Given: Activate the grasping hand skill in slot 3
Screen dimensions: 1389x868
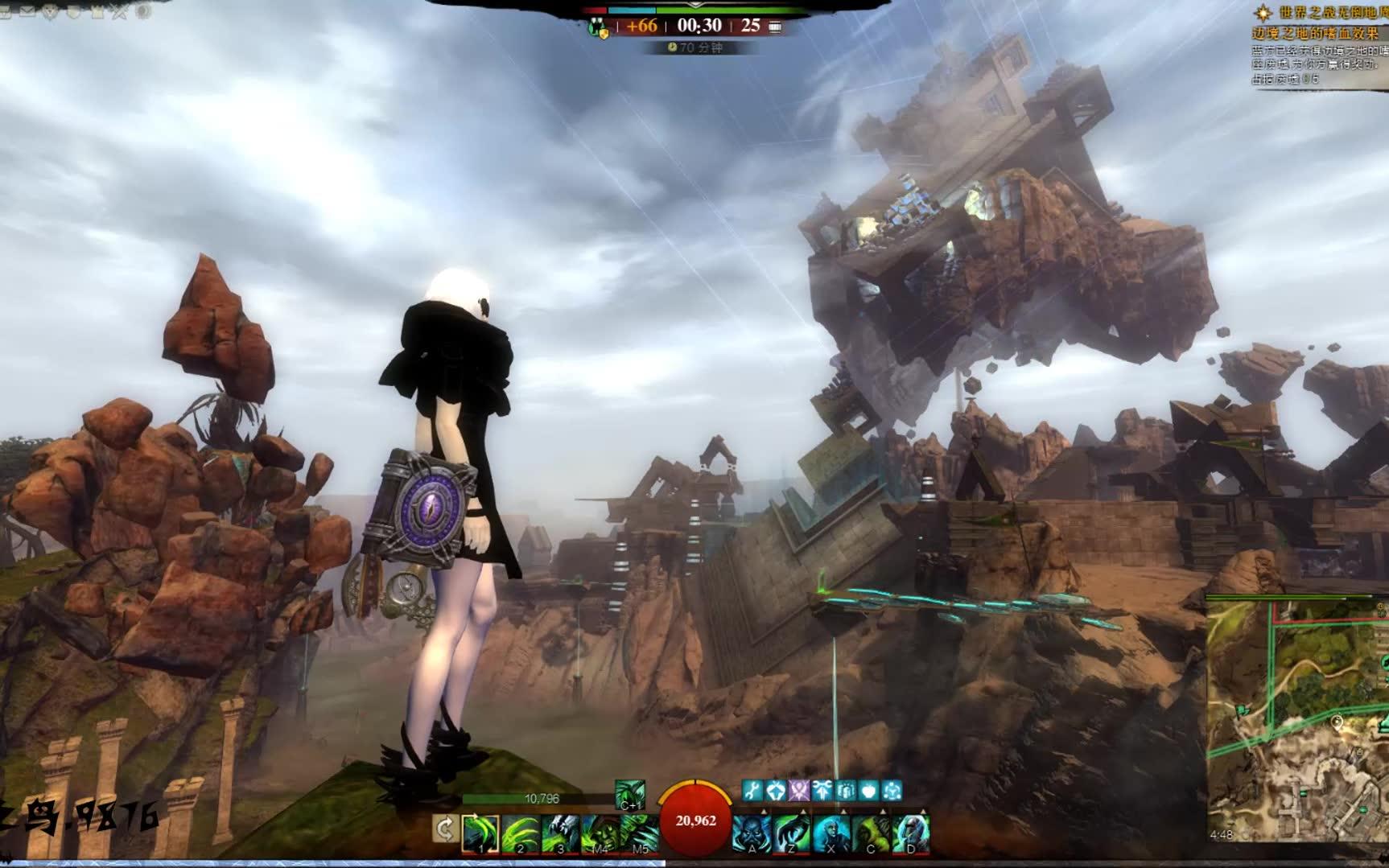Looking at the screenshot, I should coord(560,833).
